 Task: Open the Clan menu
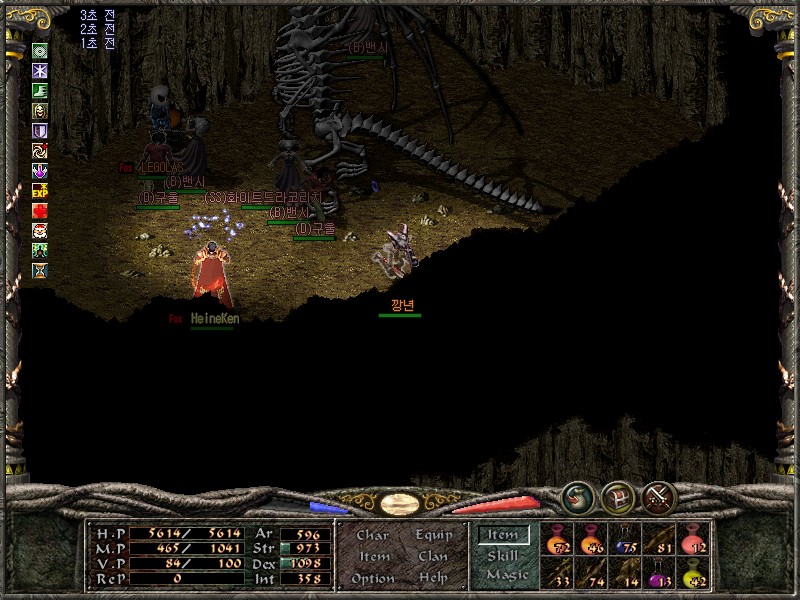pyautogui.click(x=433, y=556)
